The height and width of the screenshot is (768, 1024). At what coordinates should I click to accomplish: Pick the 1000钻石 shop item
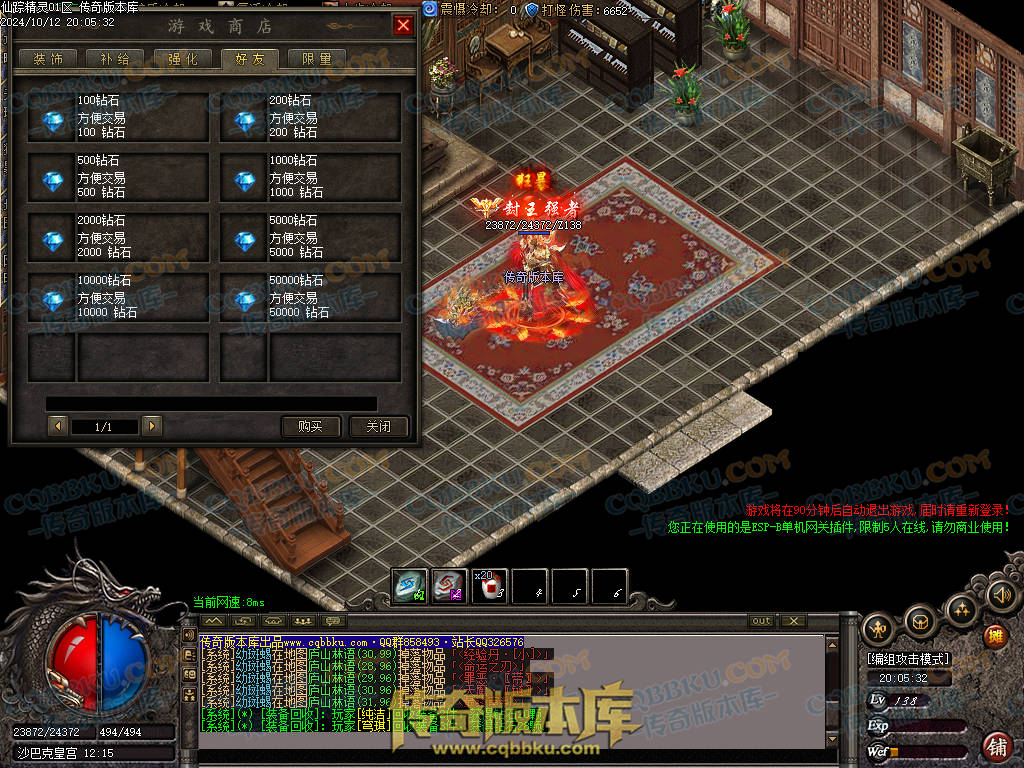tap(310, 178)
